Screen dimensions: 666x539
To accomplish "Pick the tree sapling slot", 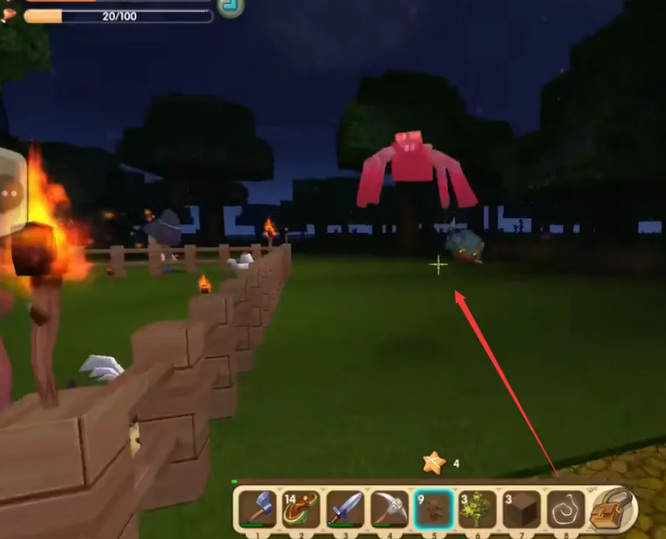I will click(x=478, y=508).
